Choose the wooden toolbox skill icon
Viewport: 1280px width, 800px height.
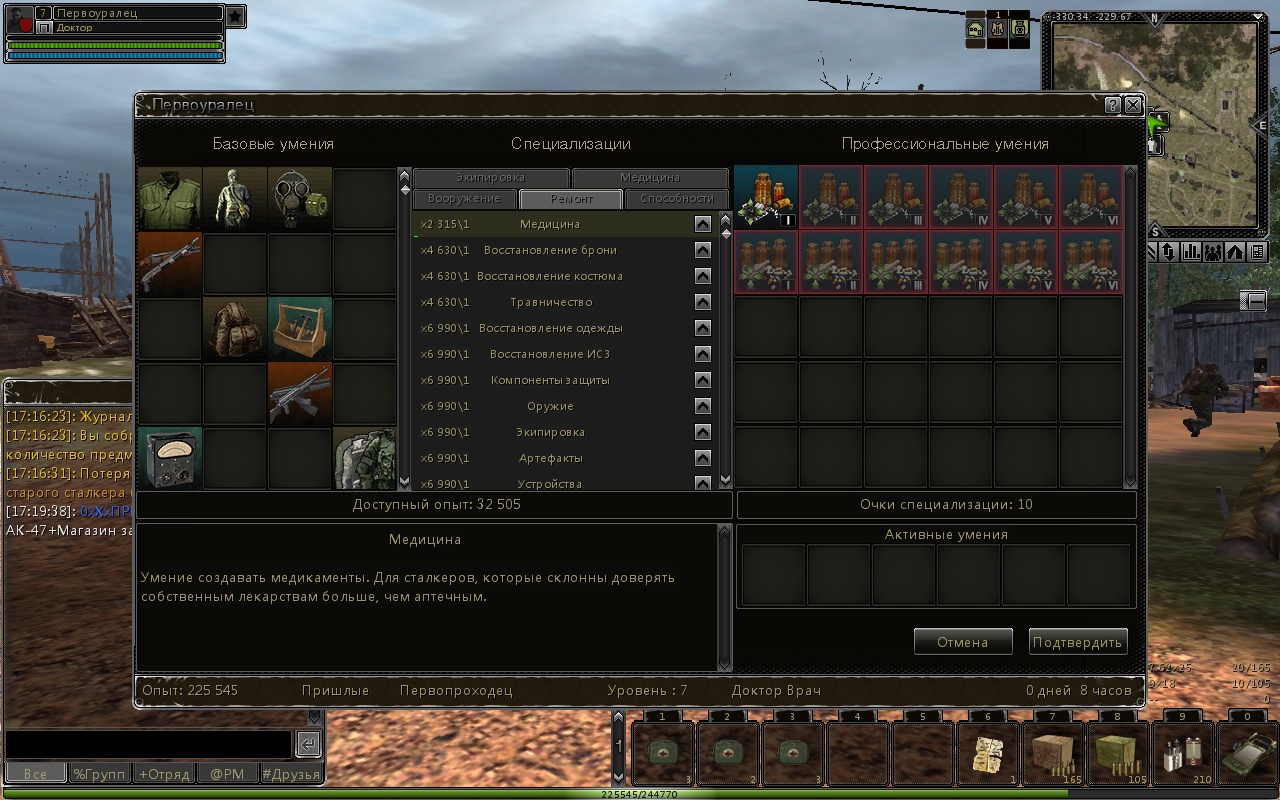(x=299, y=328)
